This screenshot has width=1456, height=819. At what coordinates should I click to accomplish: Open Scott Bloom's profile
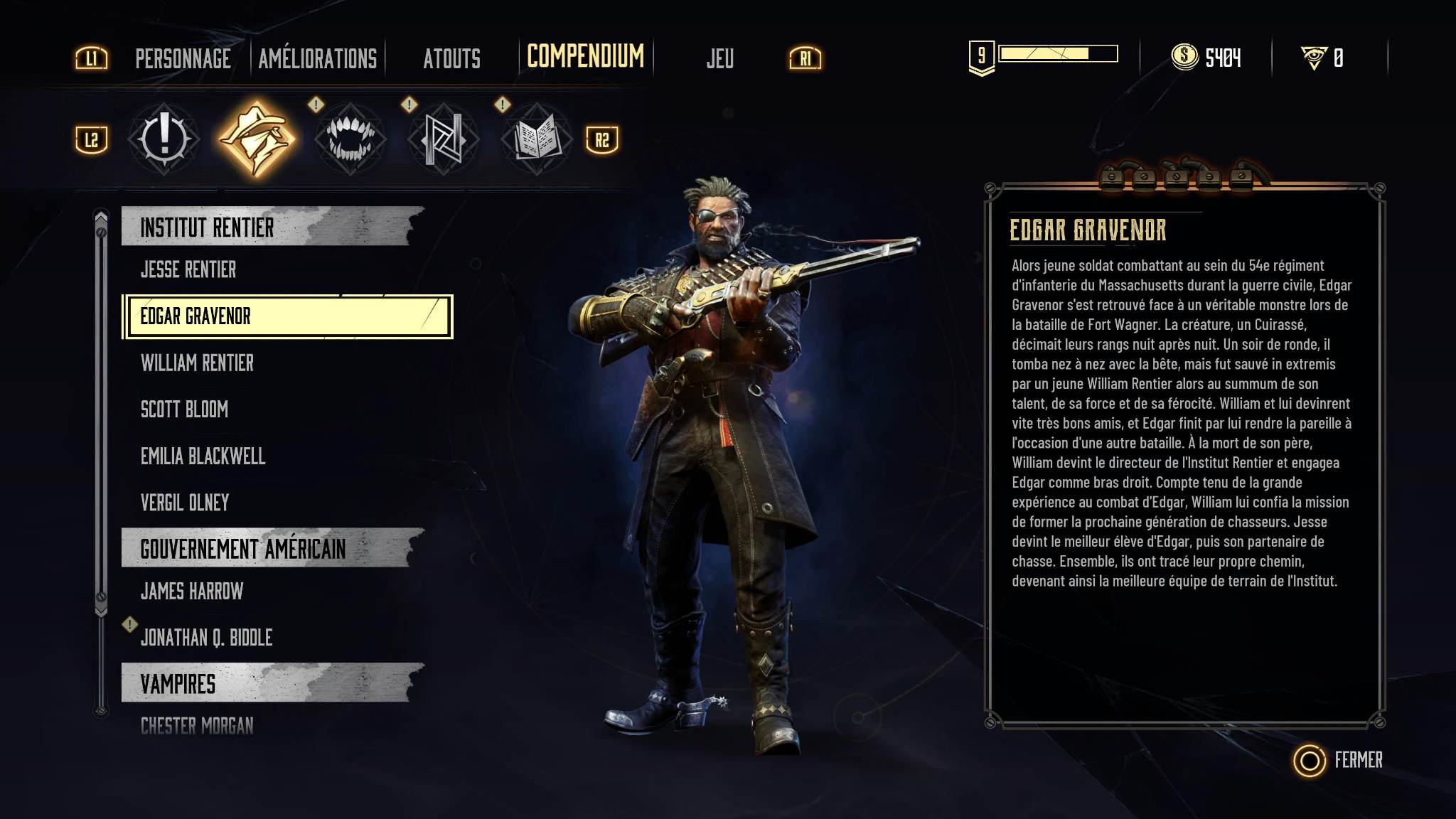(x=184, y=409)
